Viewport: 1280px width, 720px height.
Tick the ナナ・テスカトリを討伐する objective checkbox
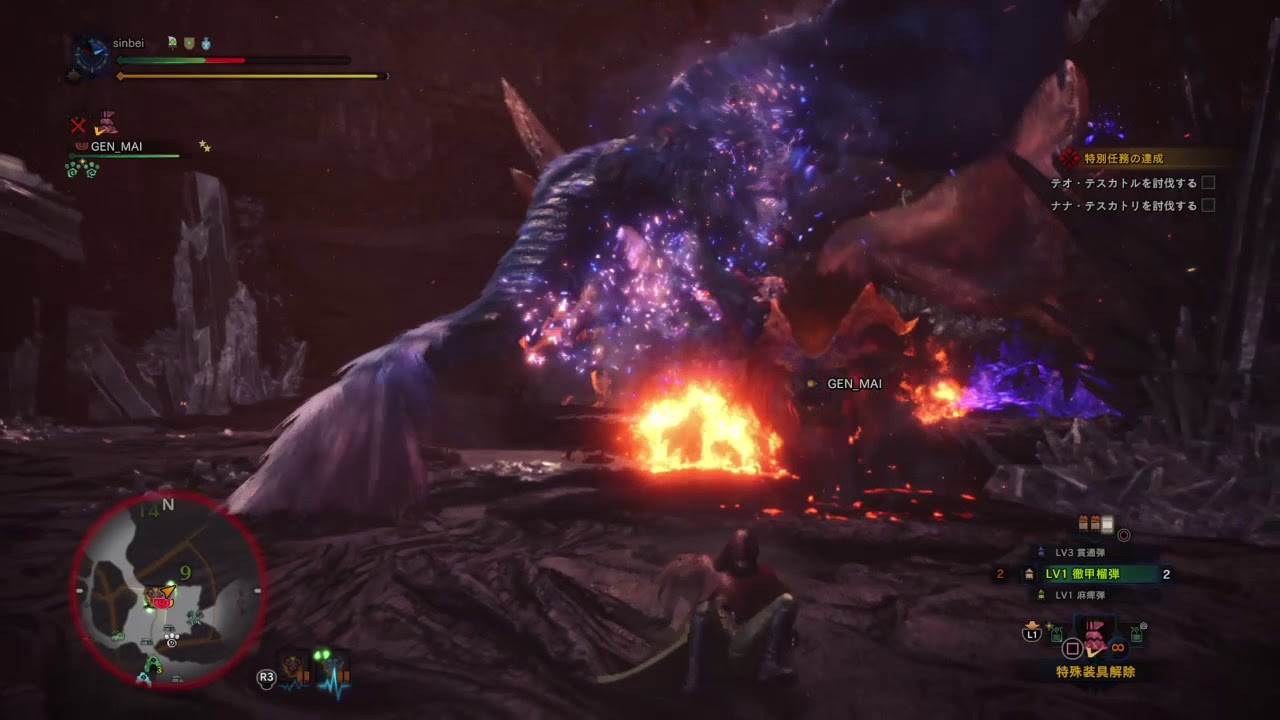(1208, 205)
